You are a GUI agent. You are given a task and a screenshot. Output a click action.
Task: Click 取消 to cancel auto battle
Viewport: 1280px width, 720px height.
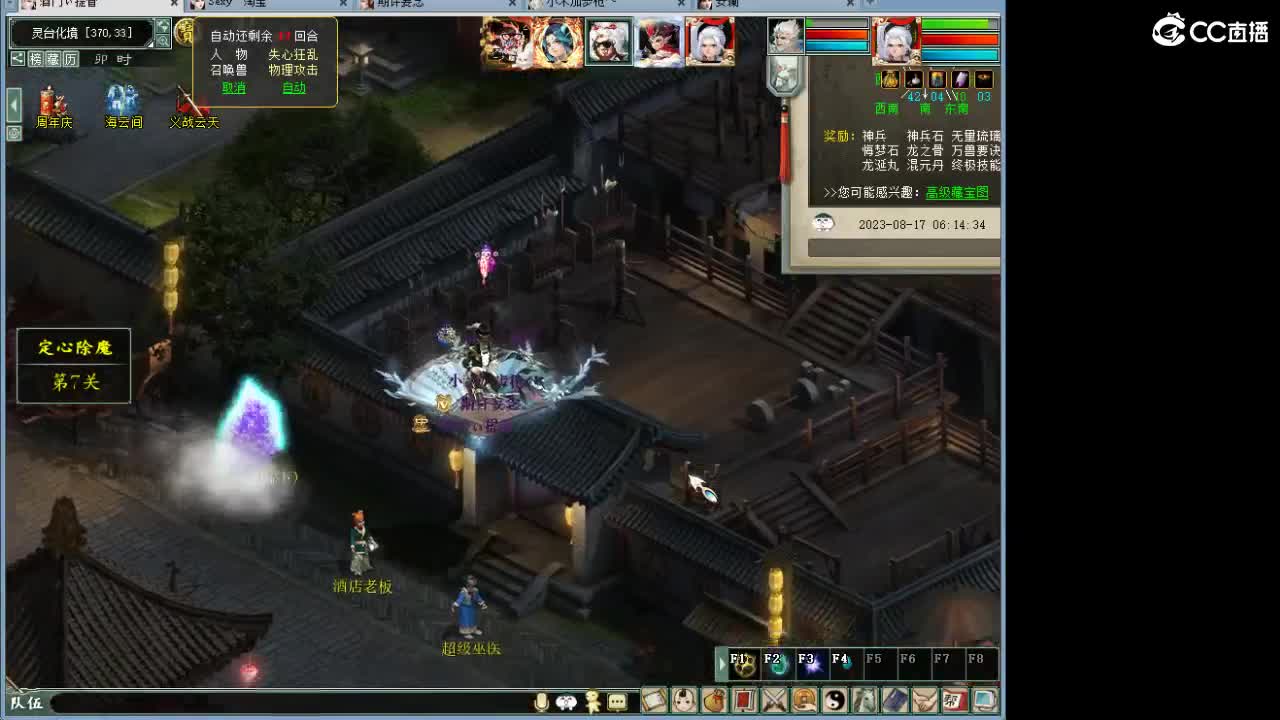coord(232,88)
